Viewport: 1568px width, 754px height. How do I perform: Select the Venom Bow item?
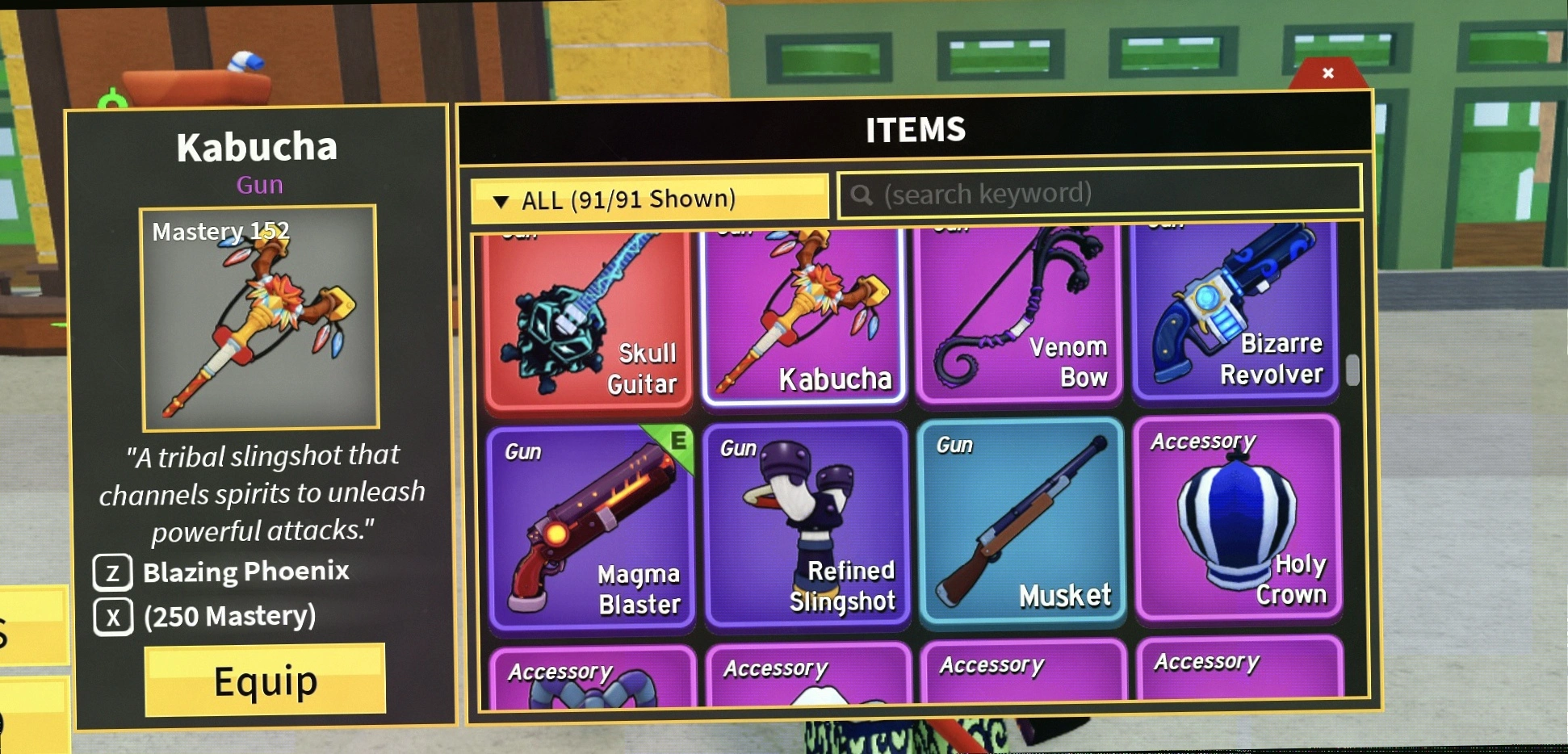[x=1020, y=315]
